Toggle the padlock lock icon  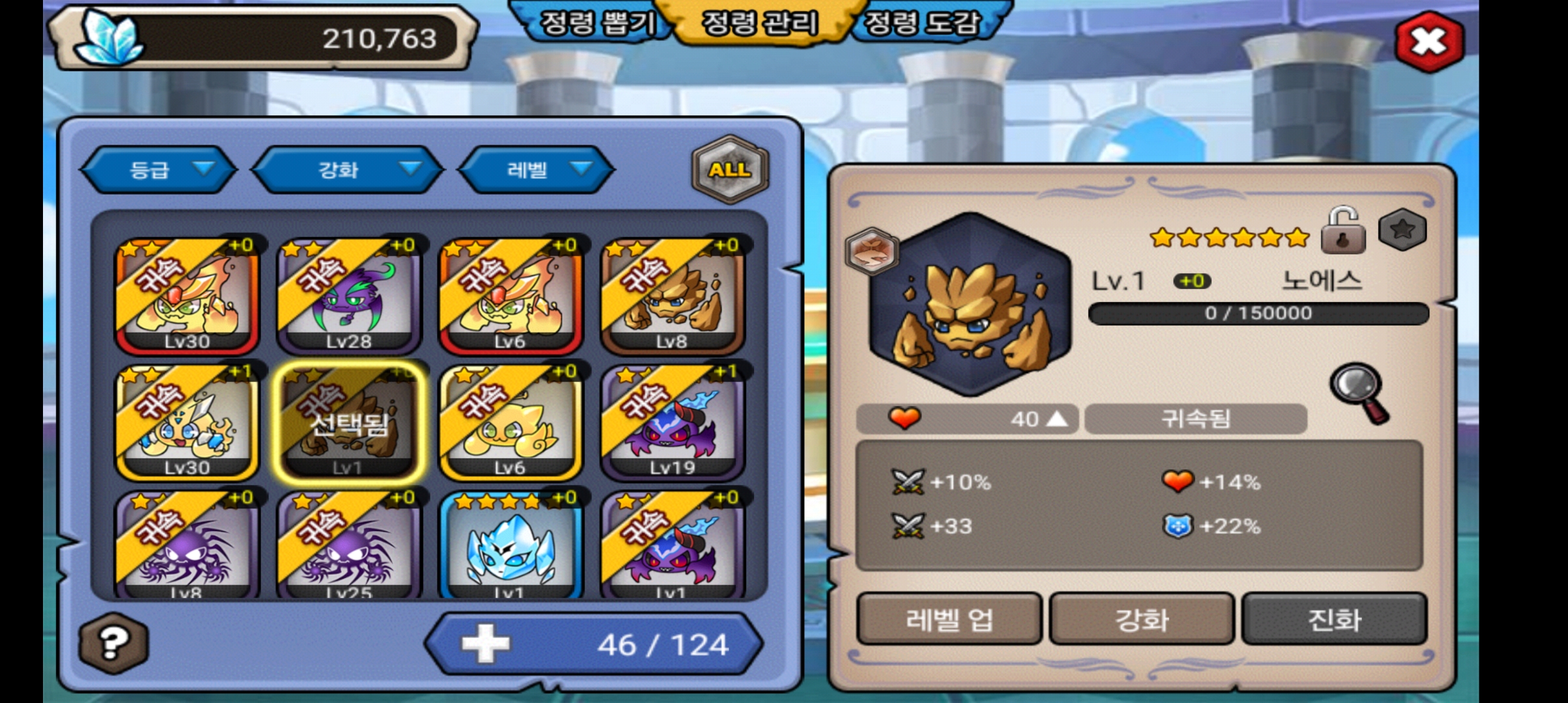[1343, 231]
